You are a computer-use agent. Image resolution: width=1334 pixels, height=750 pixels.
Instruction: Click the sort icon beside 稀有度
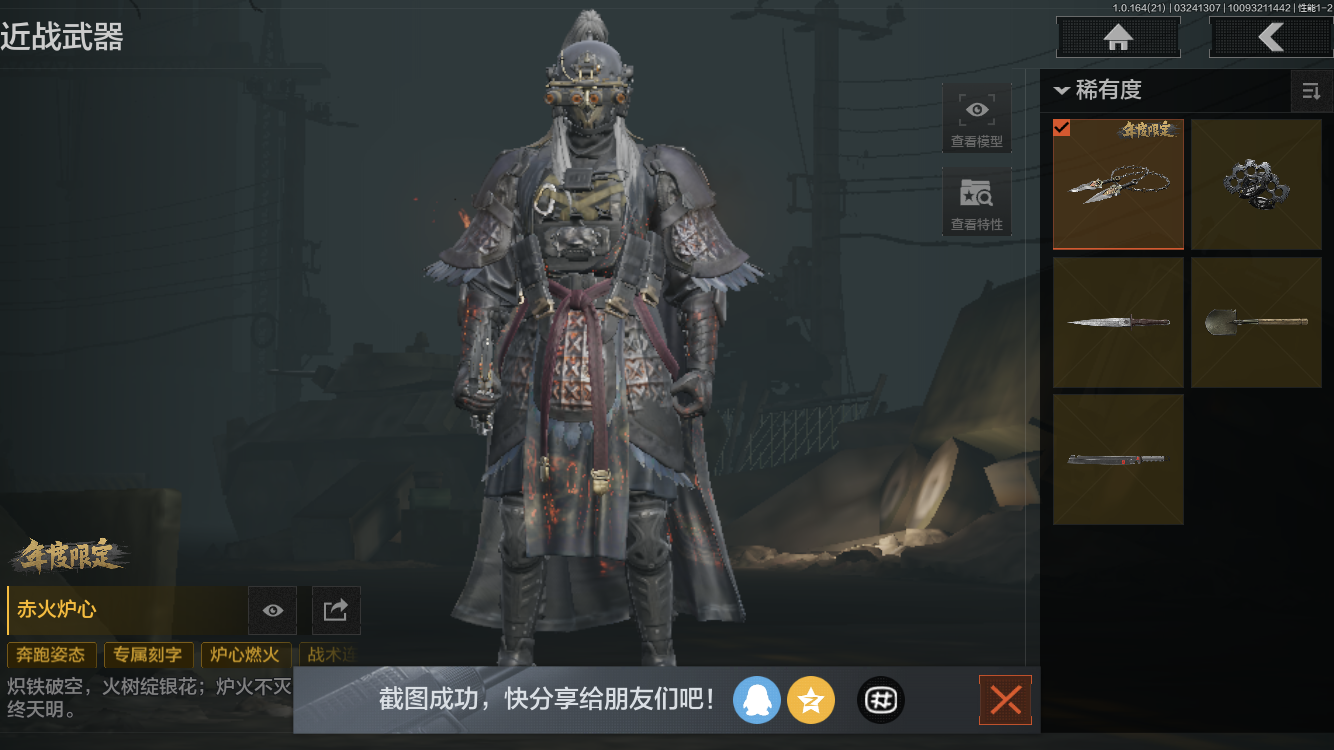[x=1311, y=91]
